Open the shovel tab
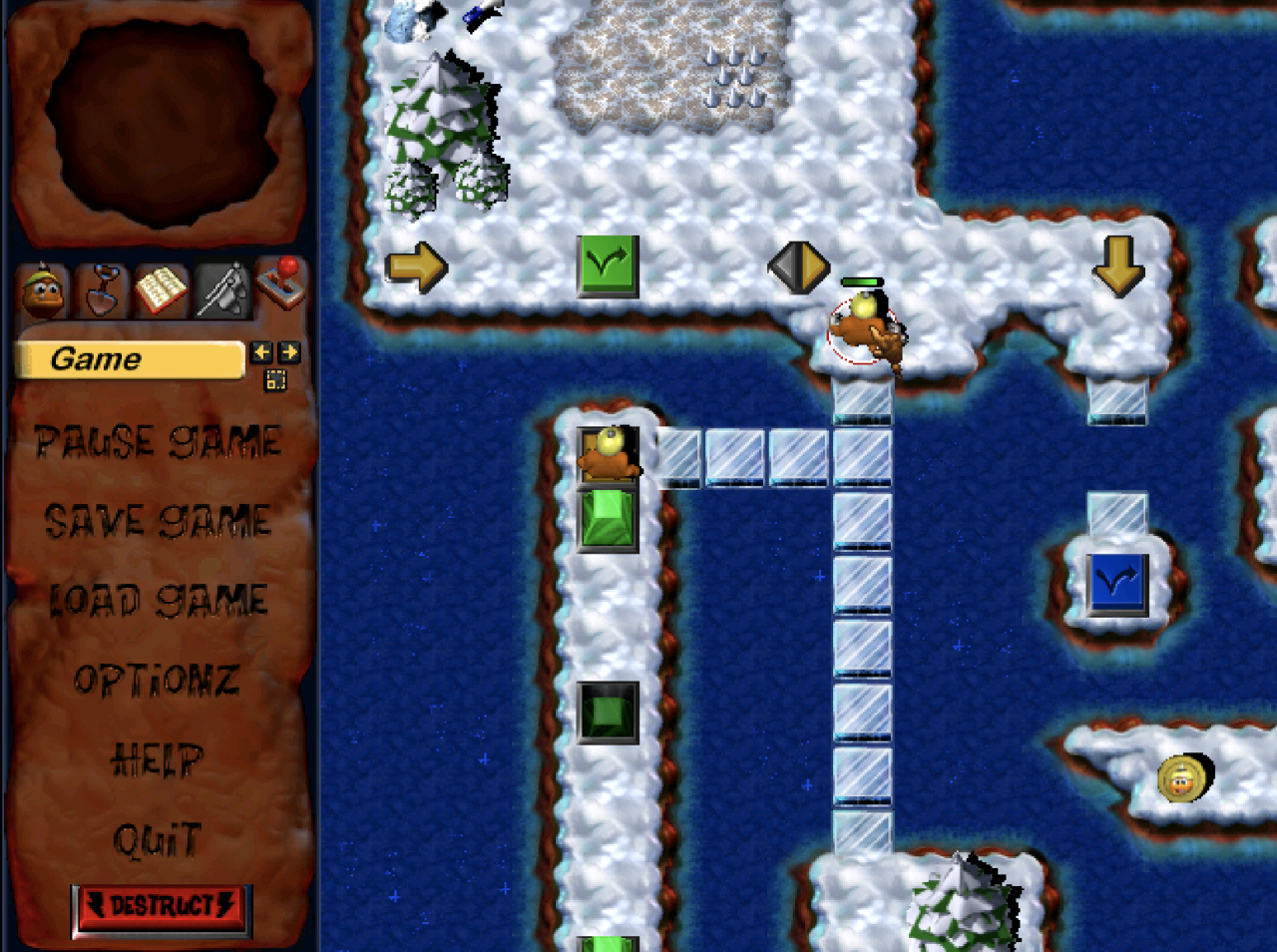Viewport: 1277px width, 952px height. [x=101, y=290]
